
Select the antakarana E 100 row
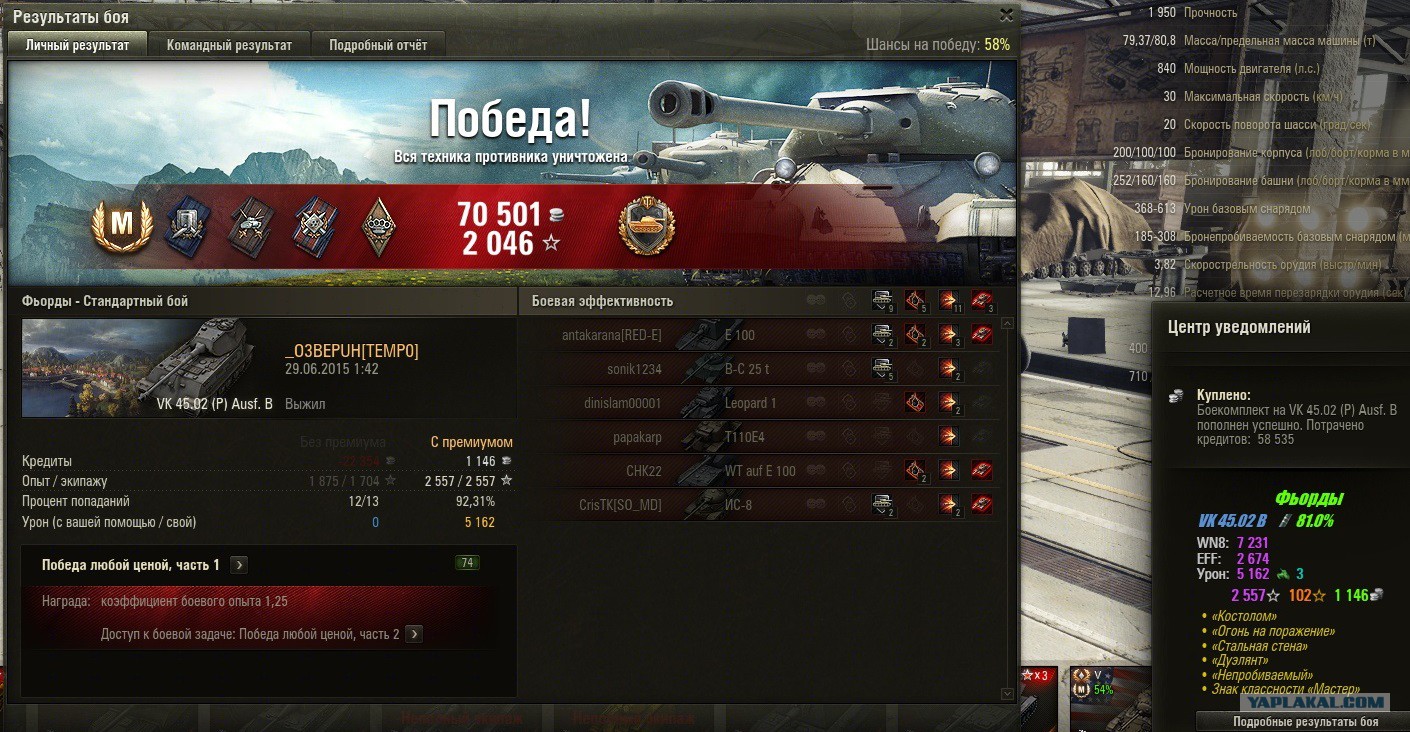point(760,336)
